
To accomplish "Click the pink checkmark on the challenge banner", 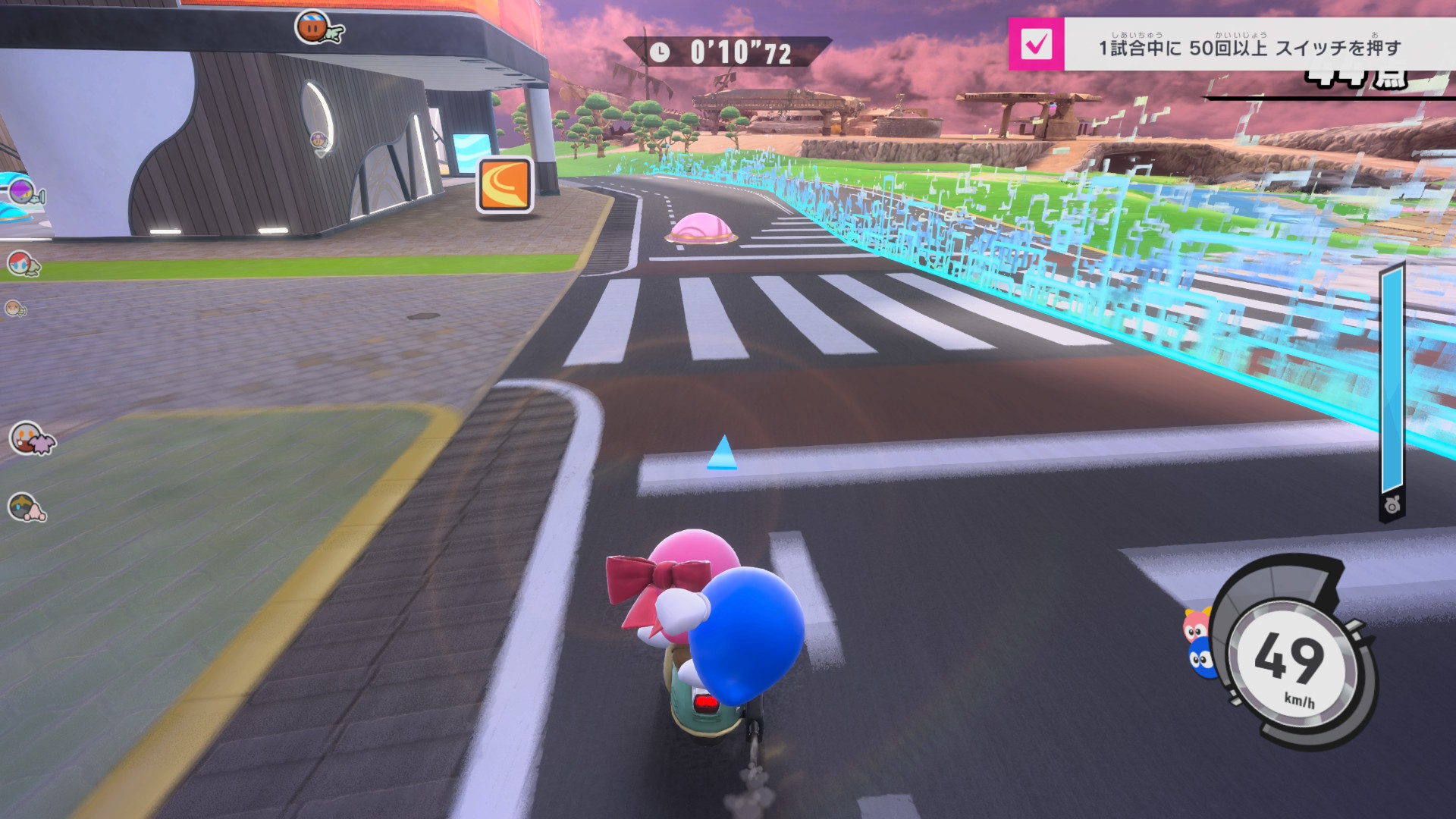I will (1036, 45).
